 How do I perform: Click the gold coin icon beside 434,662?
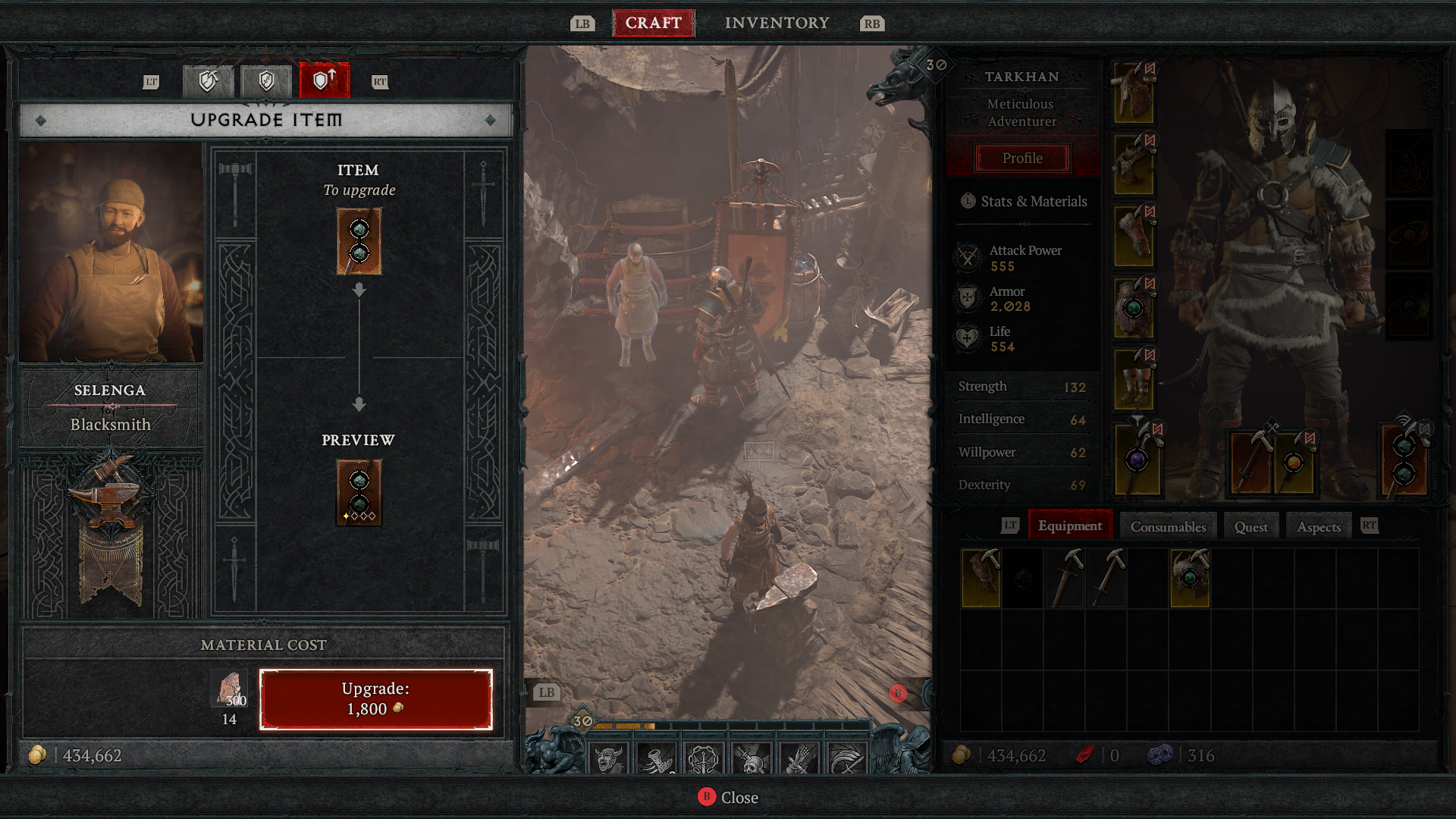pos(36,755)
